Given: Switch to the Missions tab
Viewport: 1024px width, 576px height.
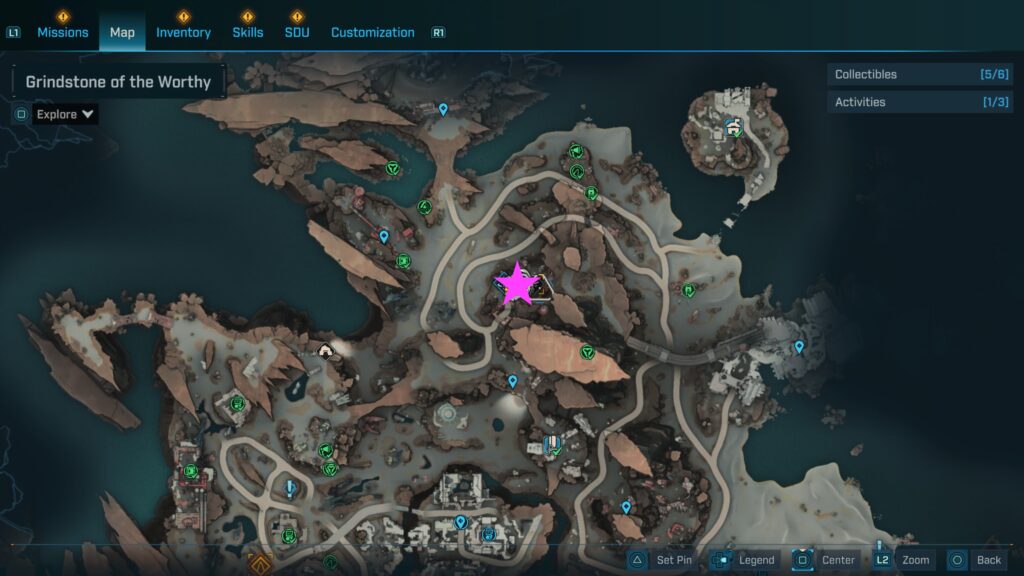Looking at the screenshot, I should (x=62, y=32).
